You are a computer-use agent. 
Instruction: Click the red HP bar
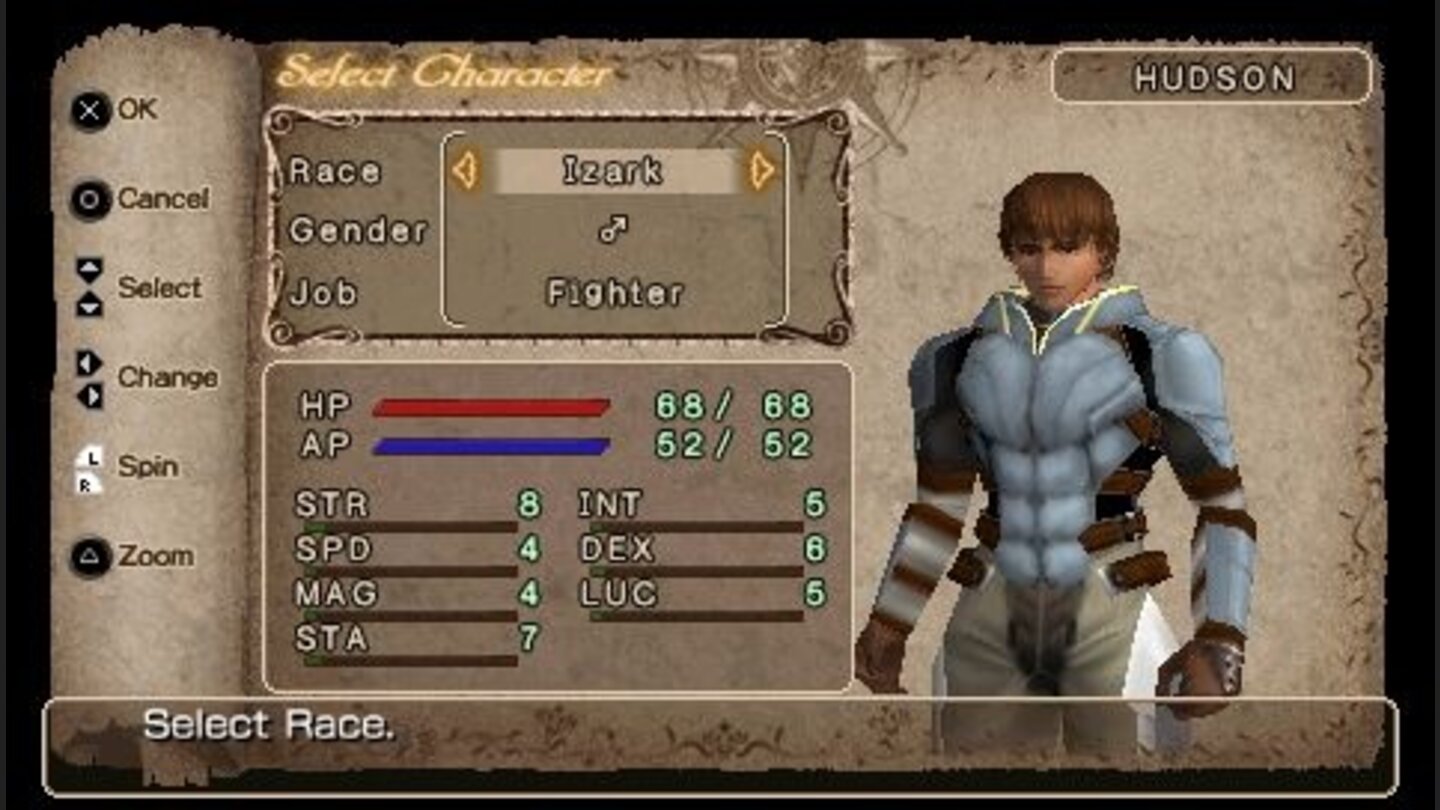490,407
